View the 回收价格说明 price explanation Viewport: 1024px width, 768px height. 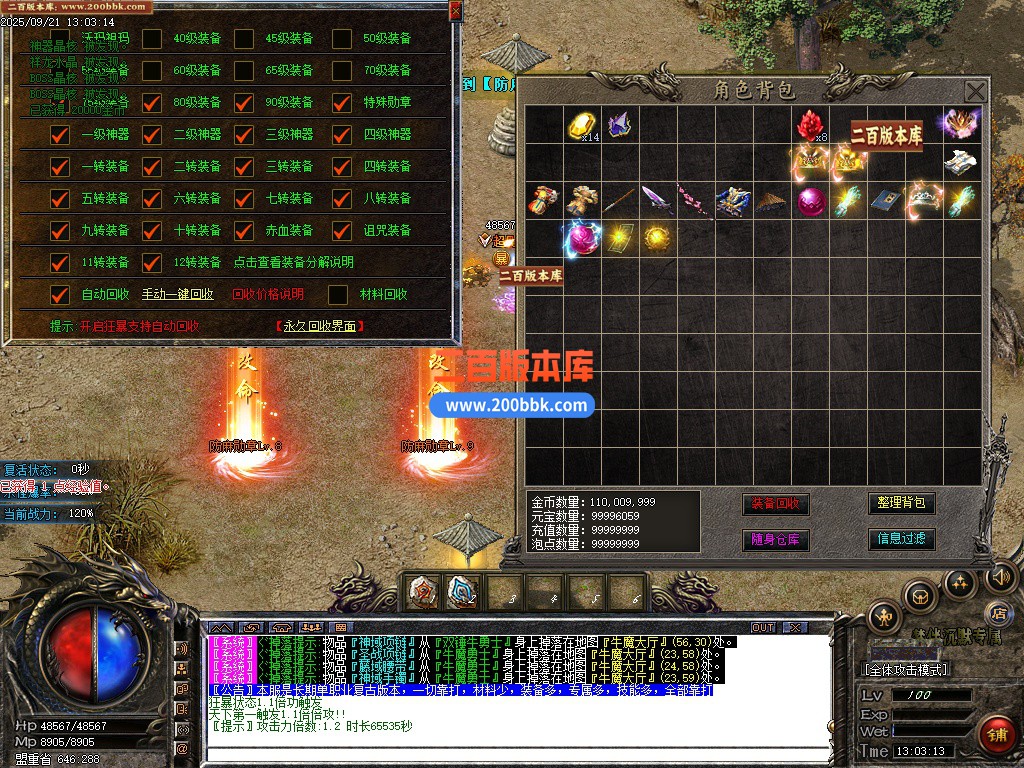[267, 294]
